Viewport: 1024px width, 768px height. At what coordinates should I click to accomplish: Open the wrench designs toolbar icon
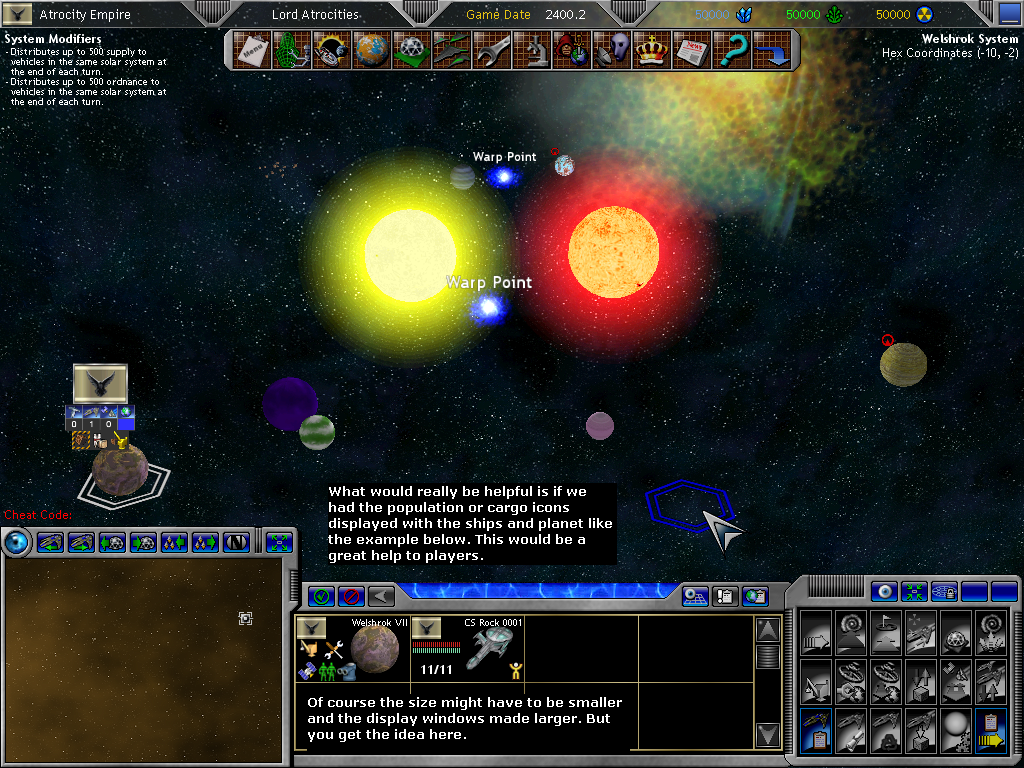pyautogui.click(x=491, y=50)
